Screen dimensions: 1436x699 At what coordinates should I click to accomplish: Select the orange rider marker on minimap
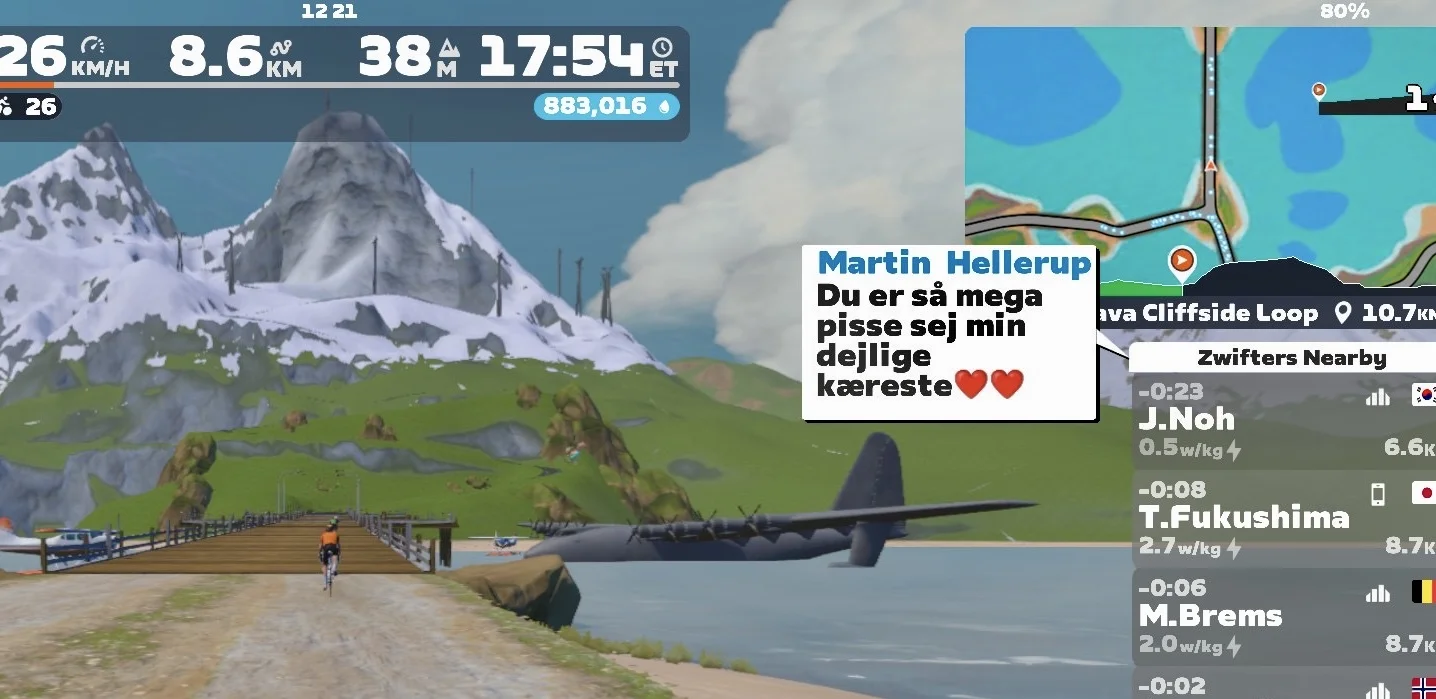(x=1182, y=261)
